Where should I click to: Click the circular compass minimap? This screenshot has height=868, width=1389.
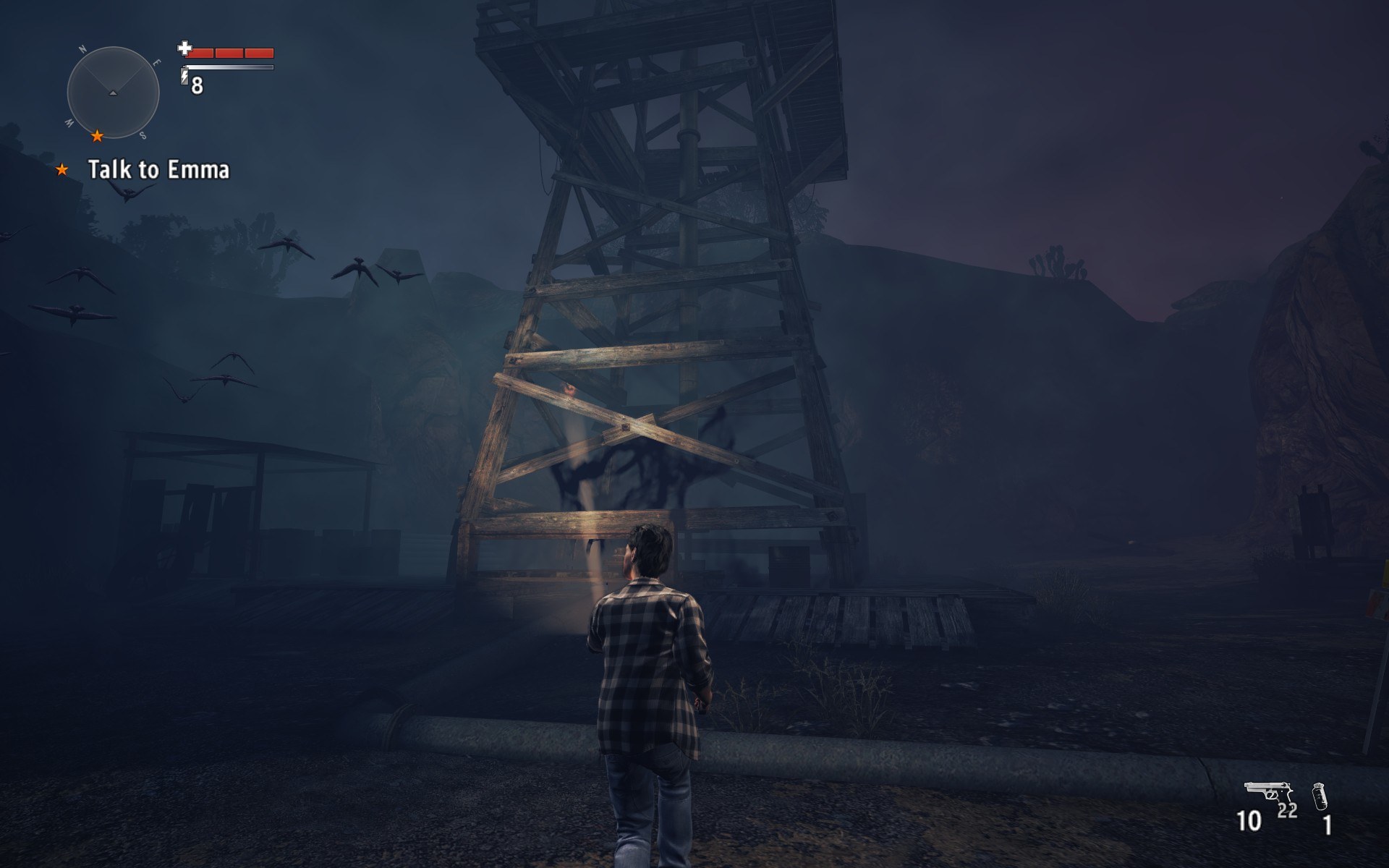pyautogui.click(x=113, y=93)
